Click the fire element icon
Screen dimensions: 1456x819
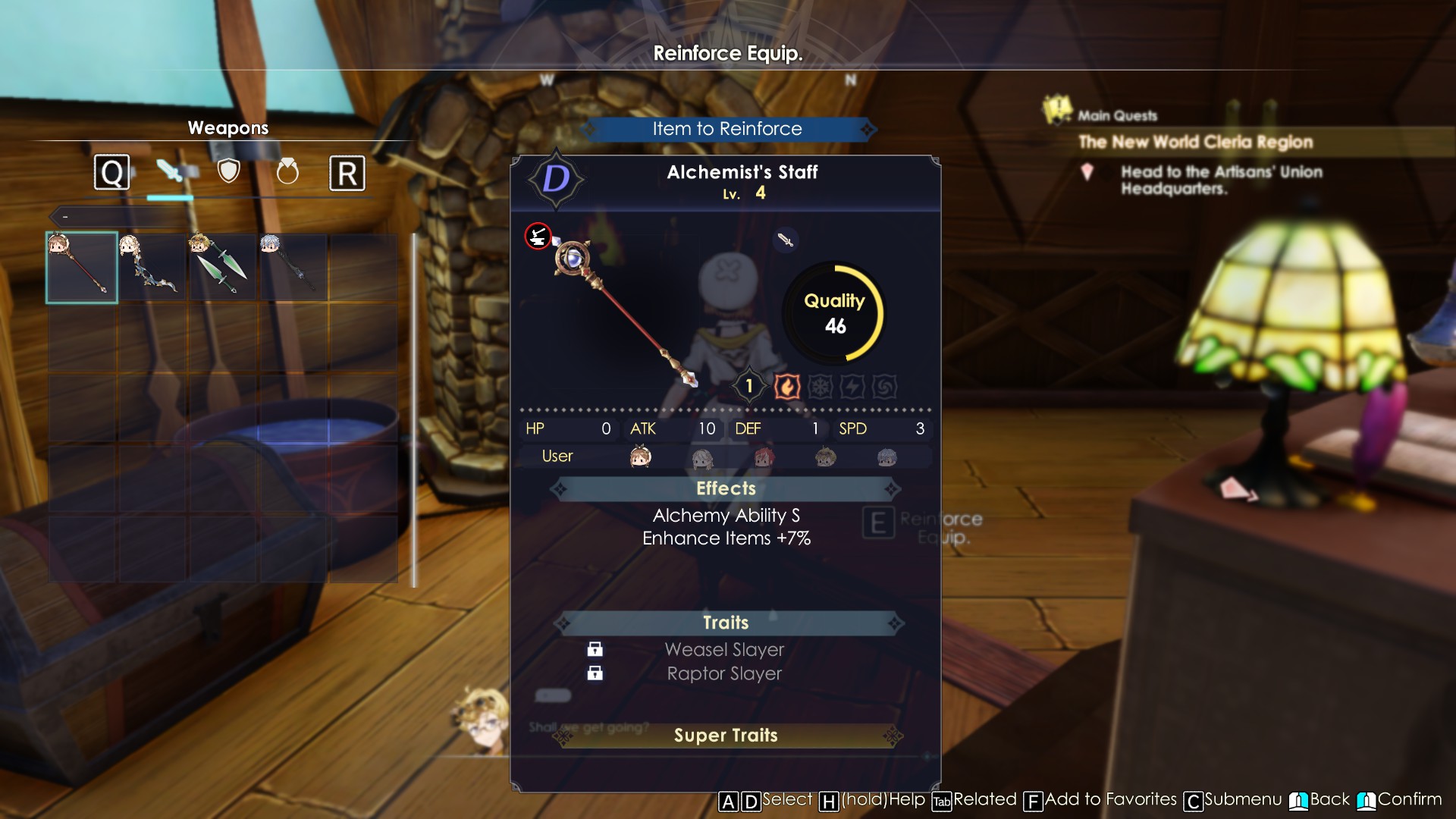pos(787,387)
